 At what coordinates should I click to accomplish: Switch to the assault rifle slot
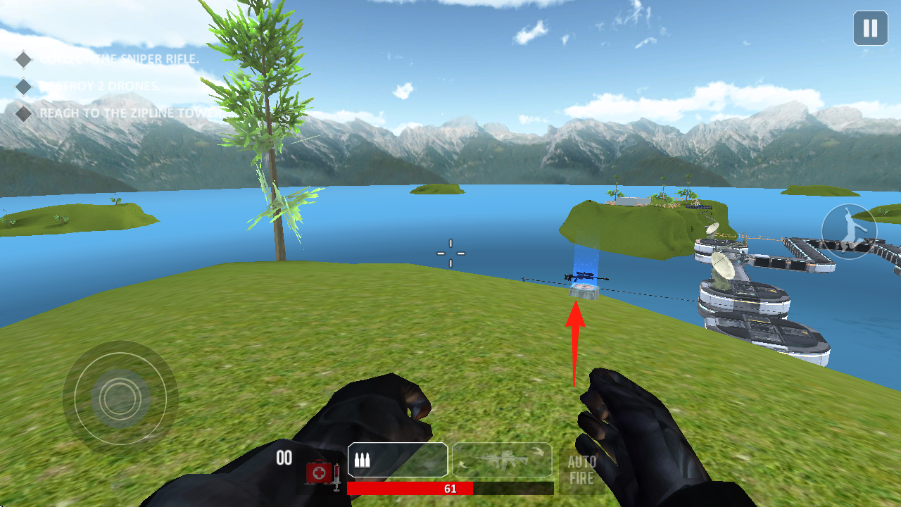(502, 460)
